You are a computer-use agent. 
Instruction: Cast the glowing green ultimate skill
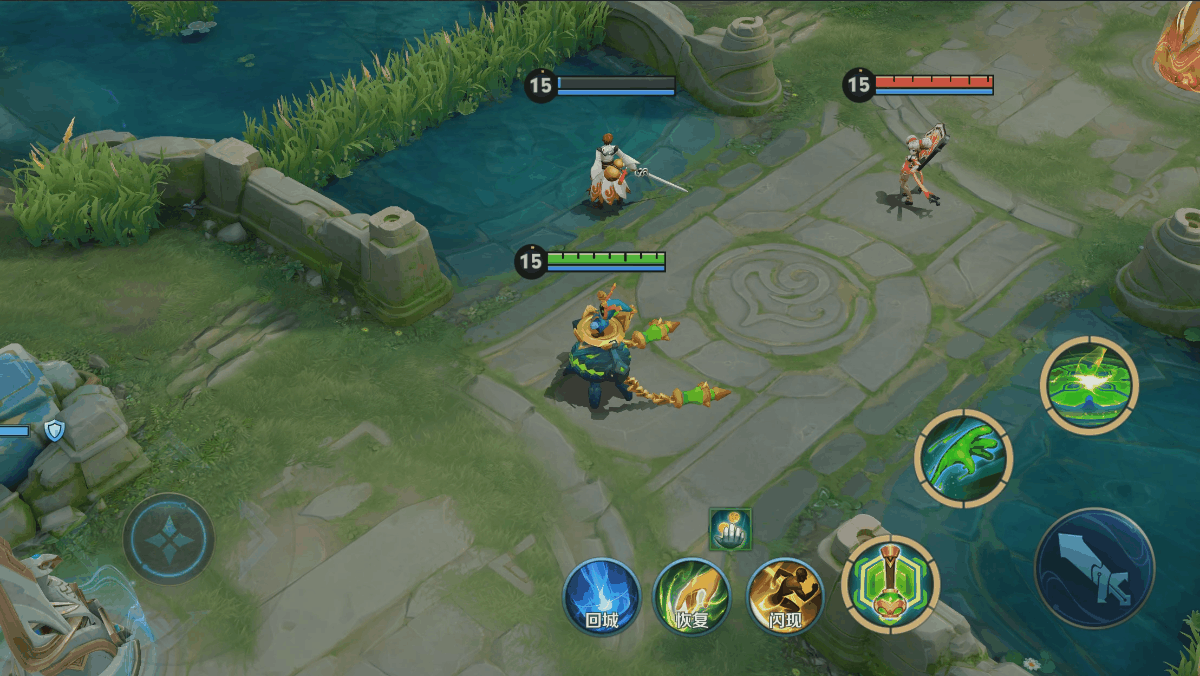coord(1088,385)
